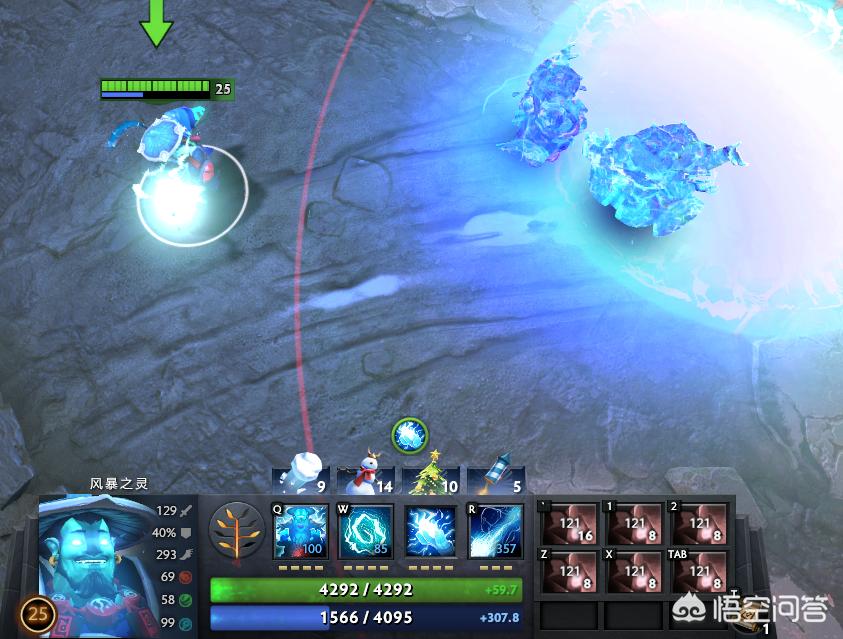Use the item in slot hotkey 1
The width and height of the screenshot is (843, 639).
(635, 524)
